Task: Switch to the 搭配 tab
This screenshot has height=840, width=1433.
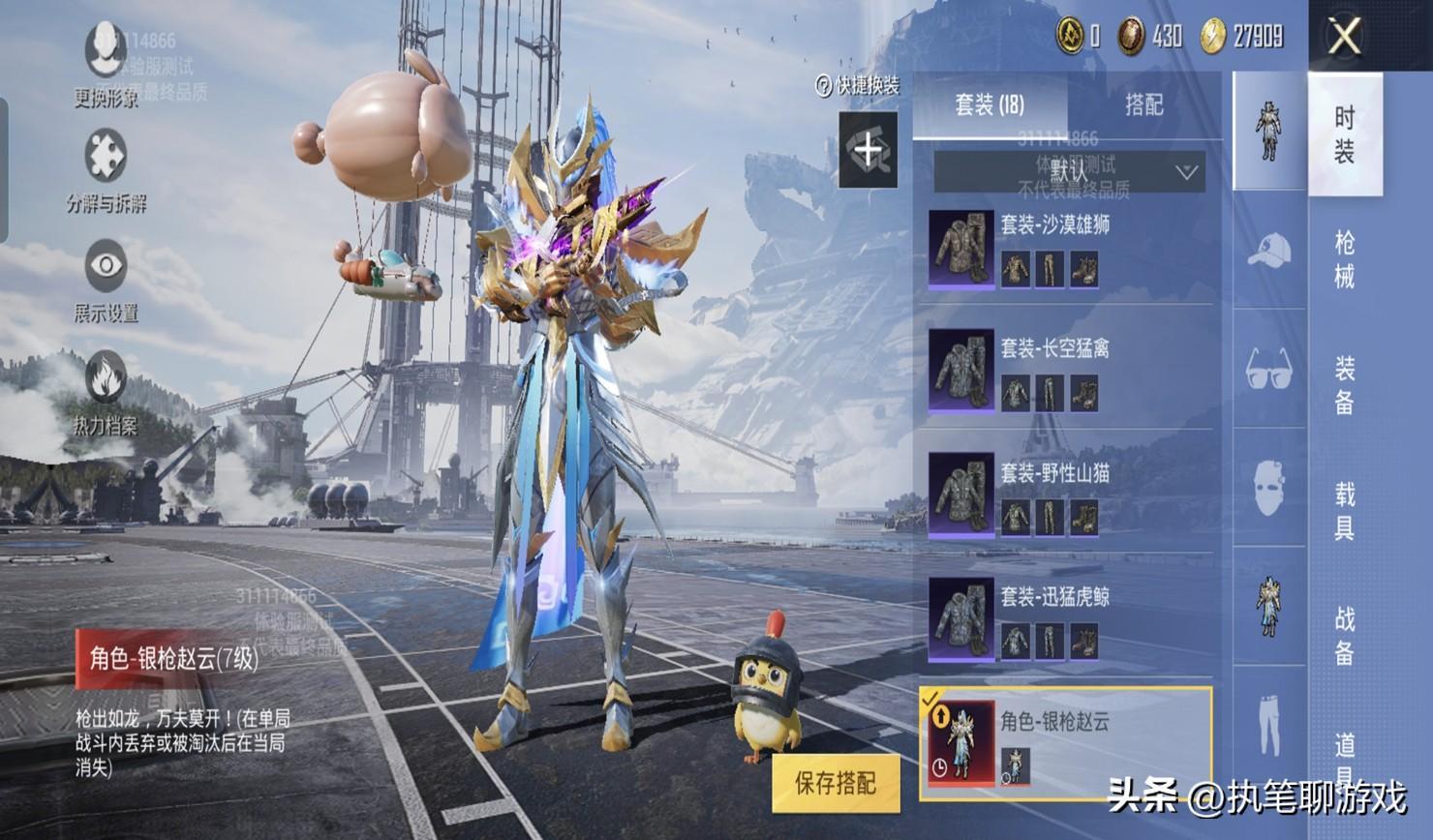Action: (1143, 105)
